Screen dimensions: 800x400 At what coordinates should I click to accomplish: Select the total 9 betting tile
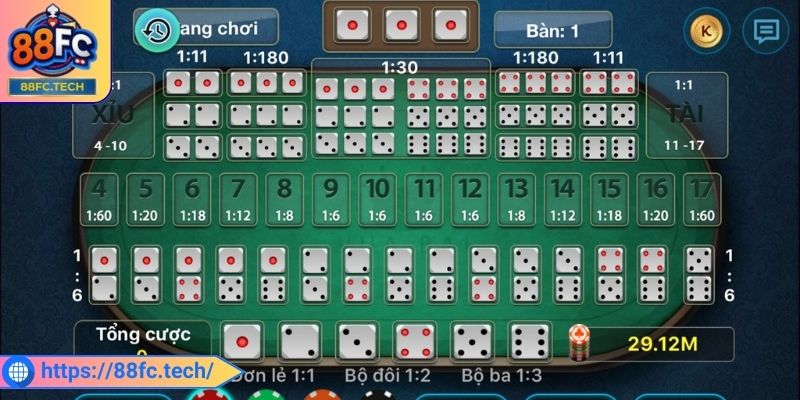pyautogui.click(x=331, y=200)
